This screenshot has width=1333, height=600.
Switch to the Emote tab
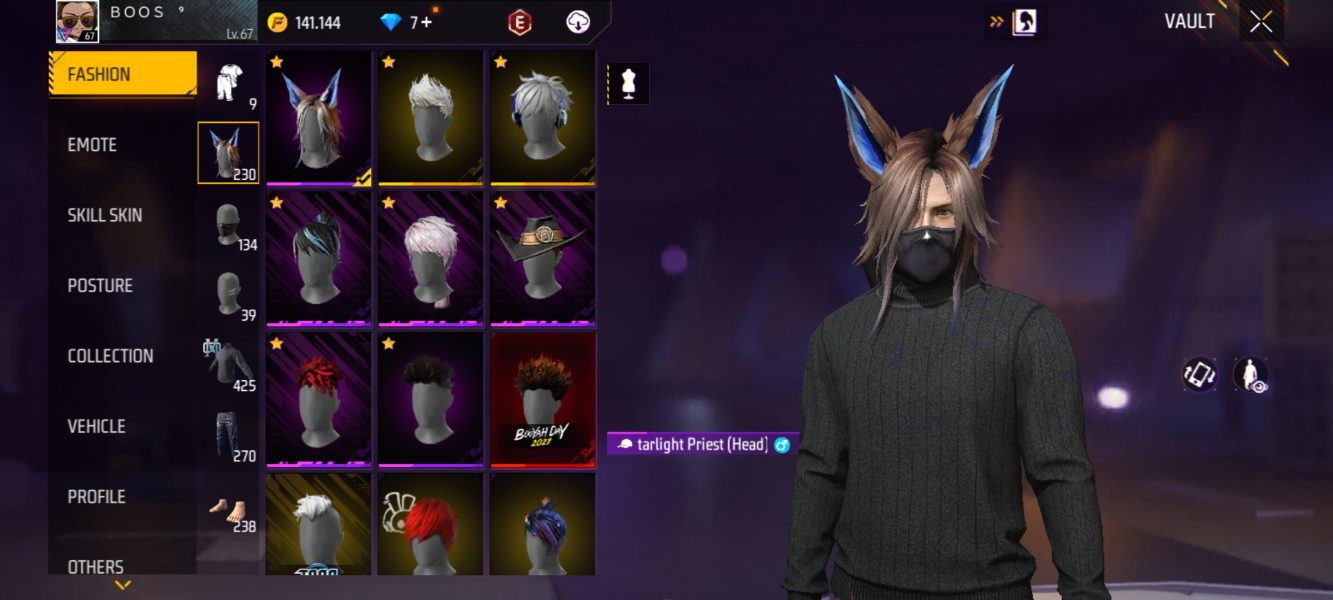[x=92, y=145]
